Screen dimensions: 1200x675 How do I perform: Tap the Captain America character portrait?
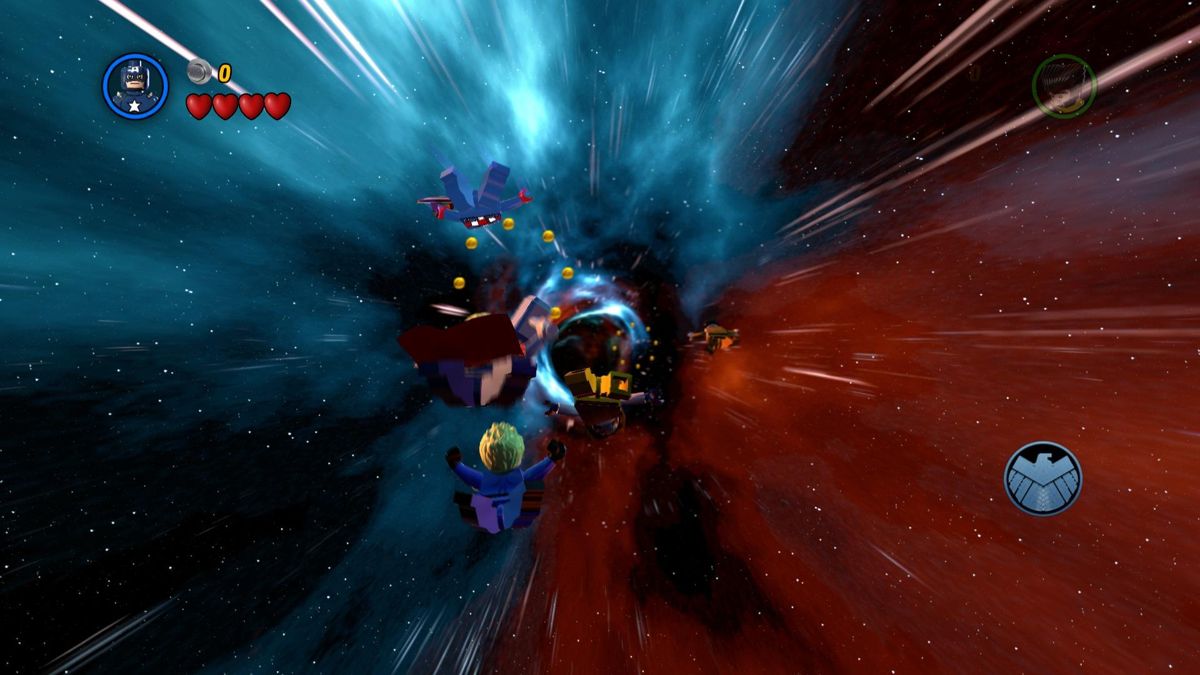(x=135, y=87)
